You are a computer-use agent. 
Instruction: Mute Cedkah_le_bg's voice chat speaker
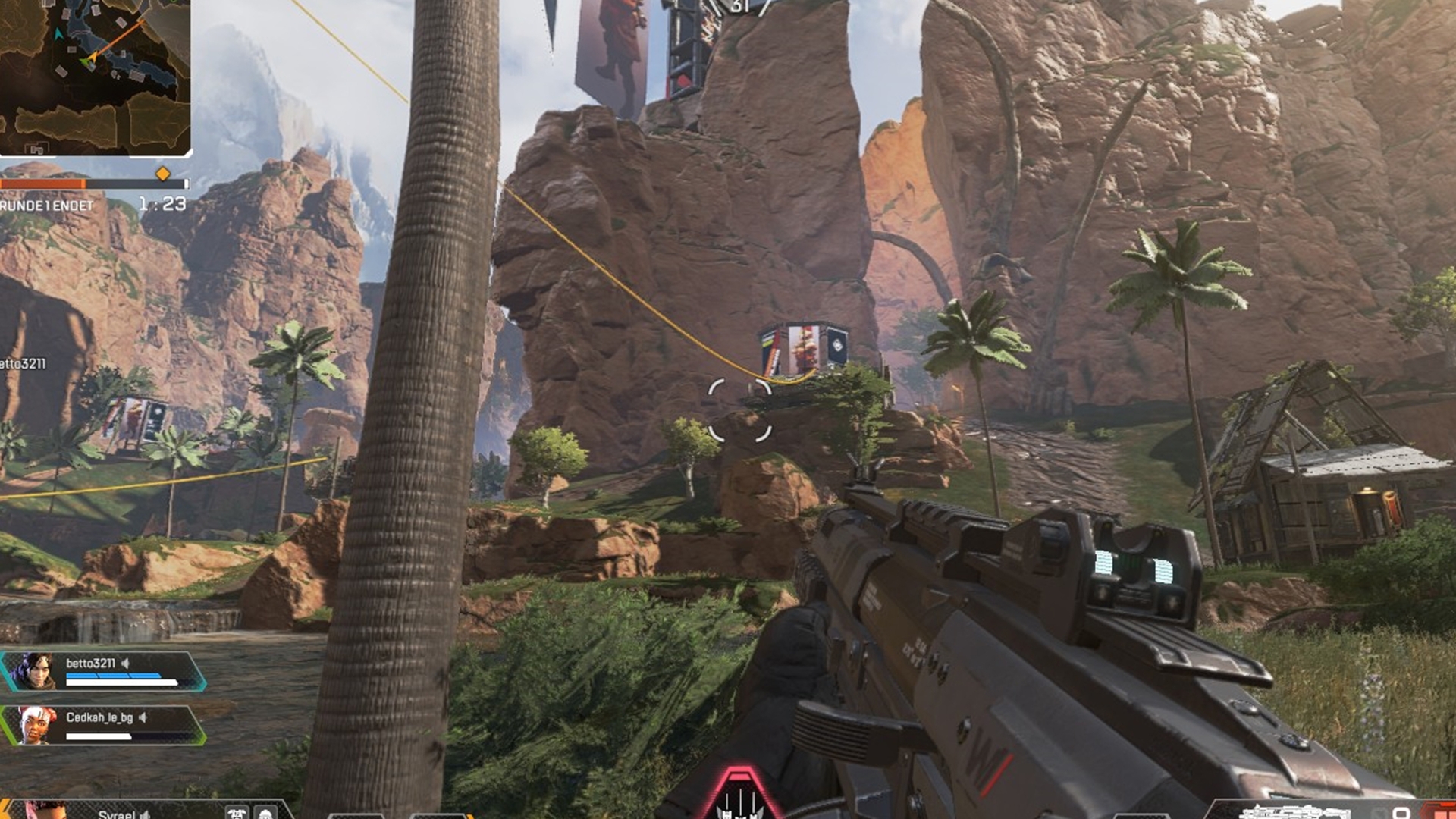coord(143,719)
